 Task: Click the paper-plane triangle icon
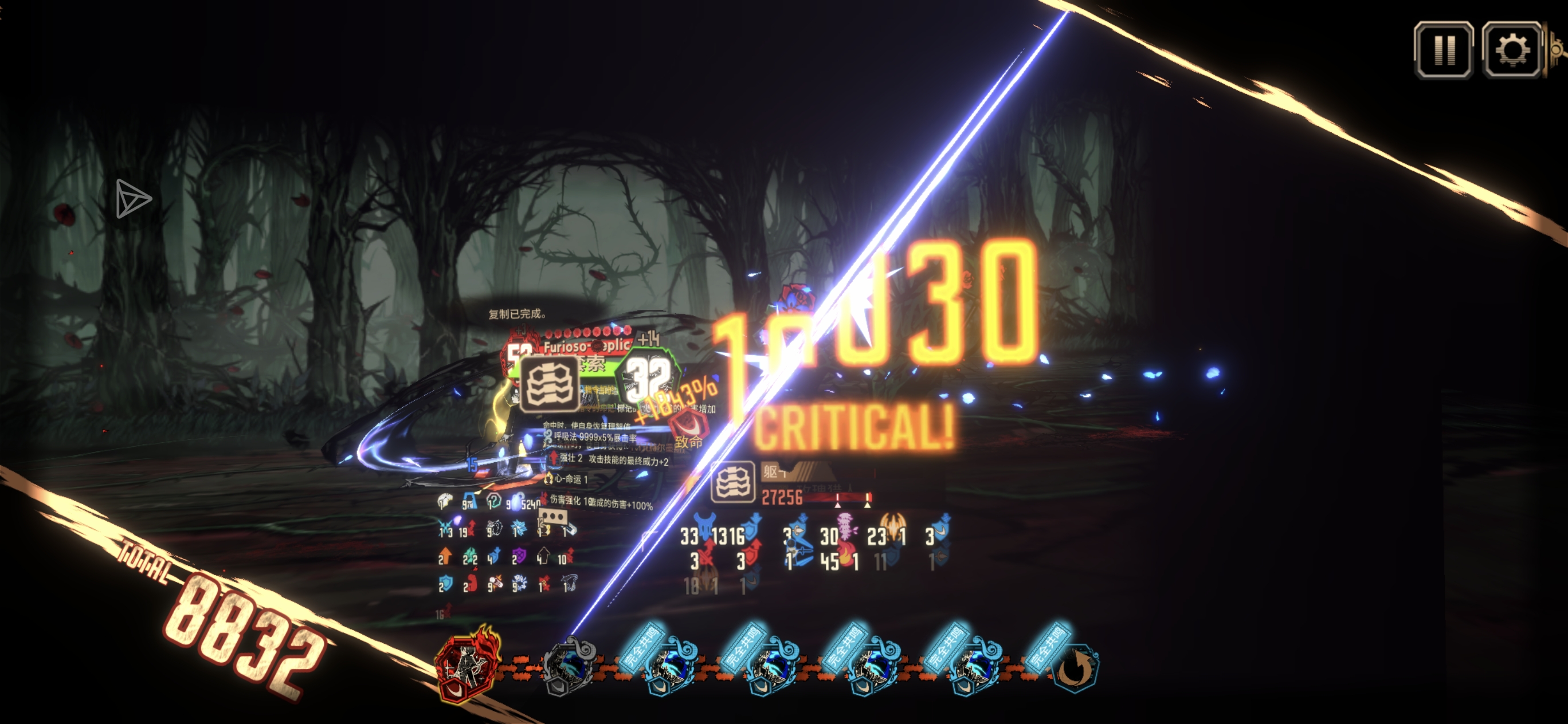(x=132, y=198)
